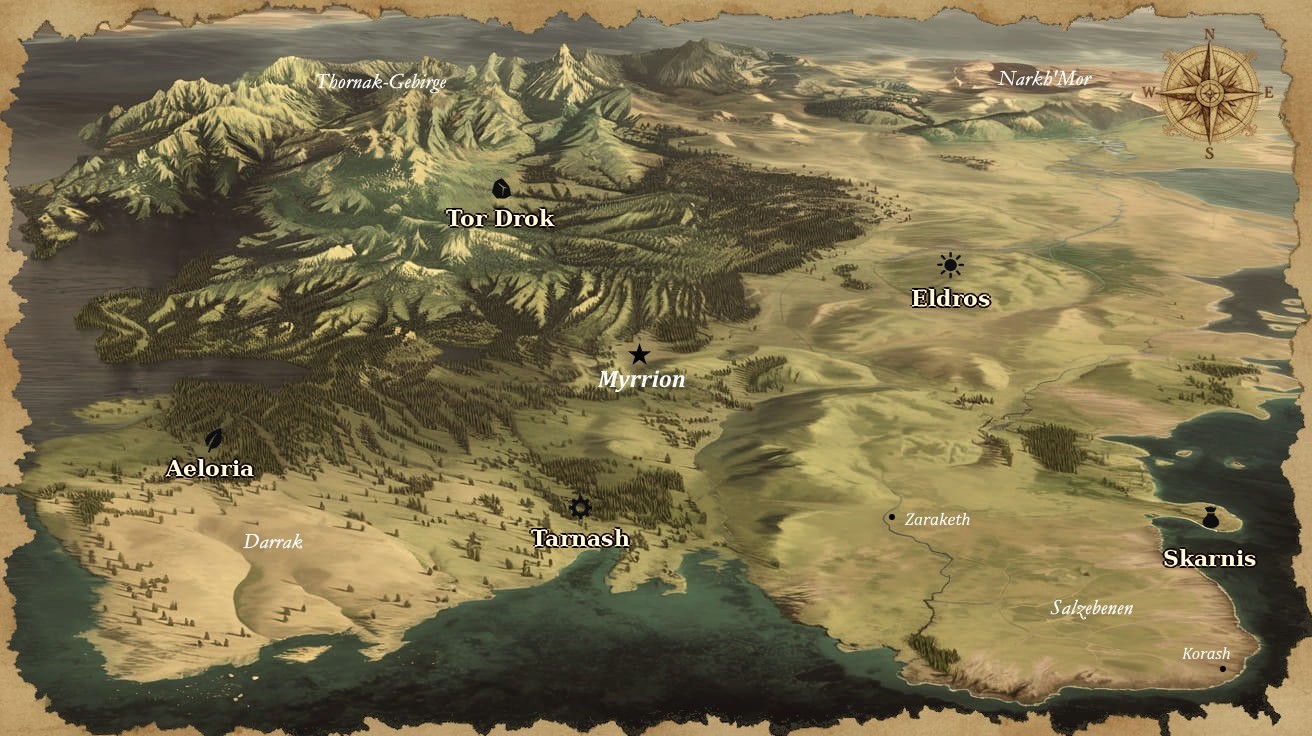Select the Tor Drok rock marker
This screenshot has width=1312, height=736.
(500, 188)
